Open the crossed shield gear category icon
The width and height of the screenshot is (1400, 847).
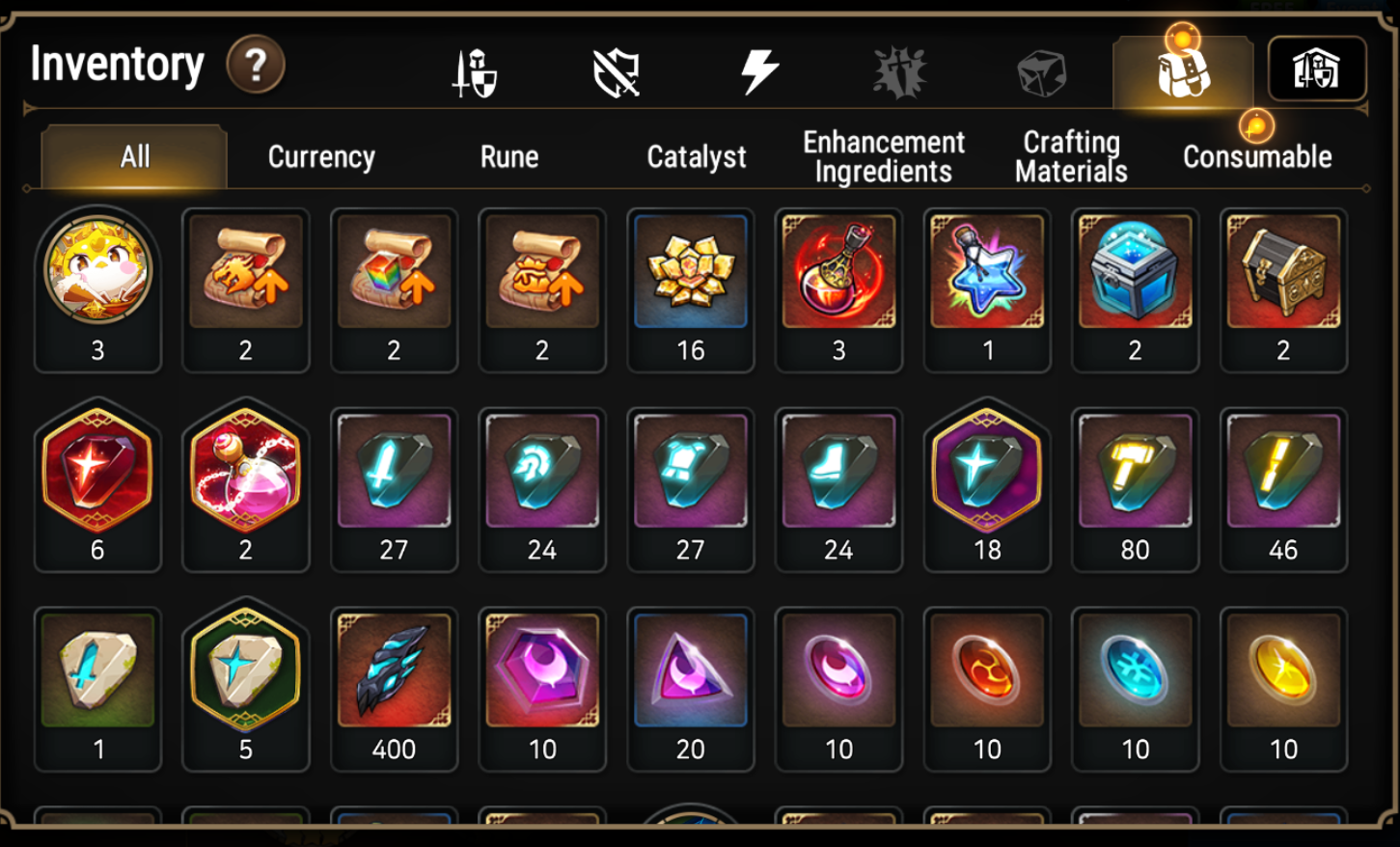click(618, 68)
